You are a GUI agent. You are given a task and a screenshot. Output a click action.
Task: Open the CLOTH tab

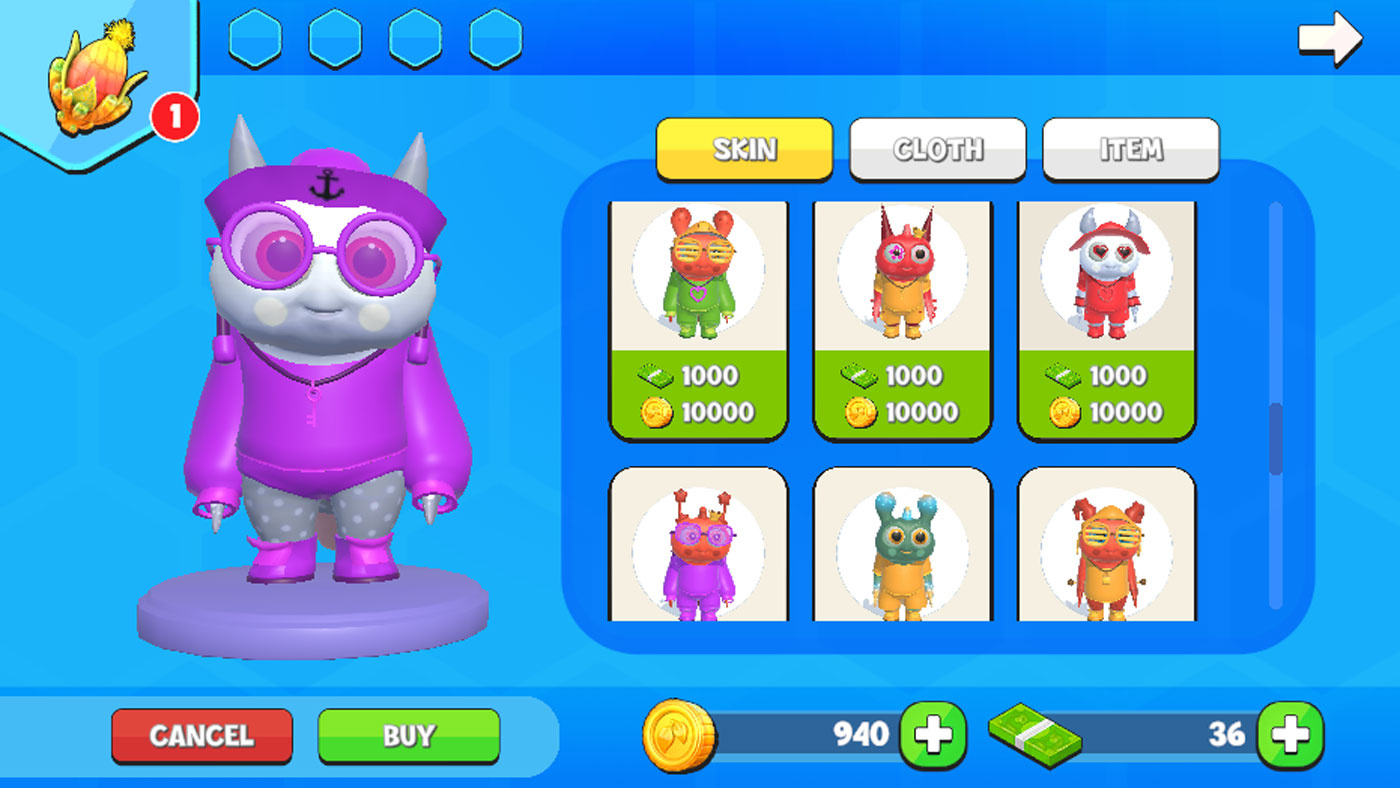pos(937,149)
